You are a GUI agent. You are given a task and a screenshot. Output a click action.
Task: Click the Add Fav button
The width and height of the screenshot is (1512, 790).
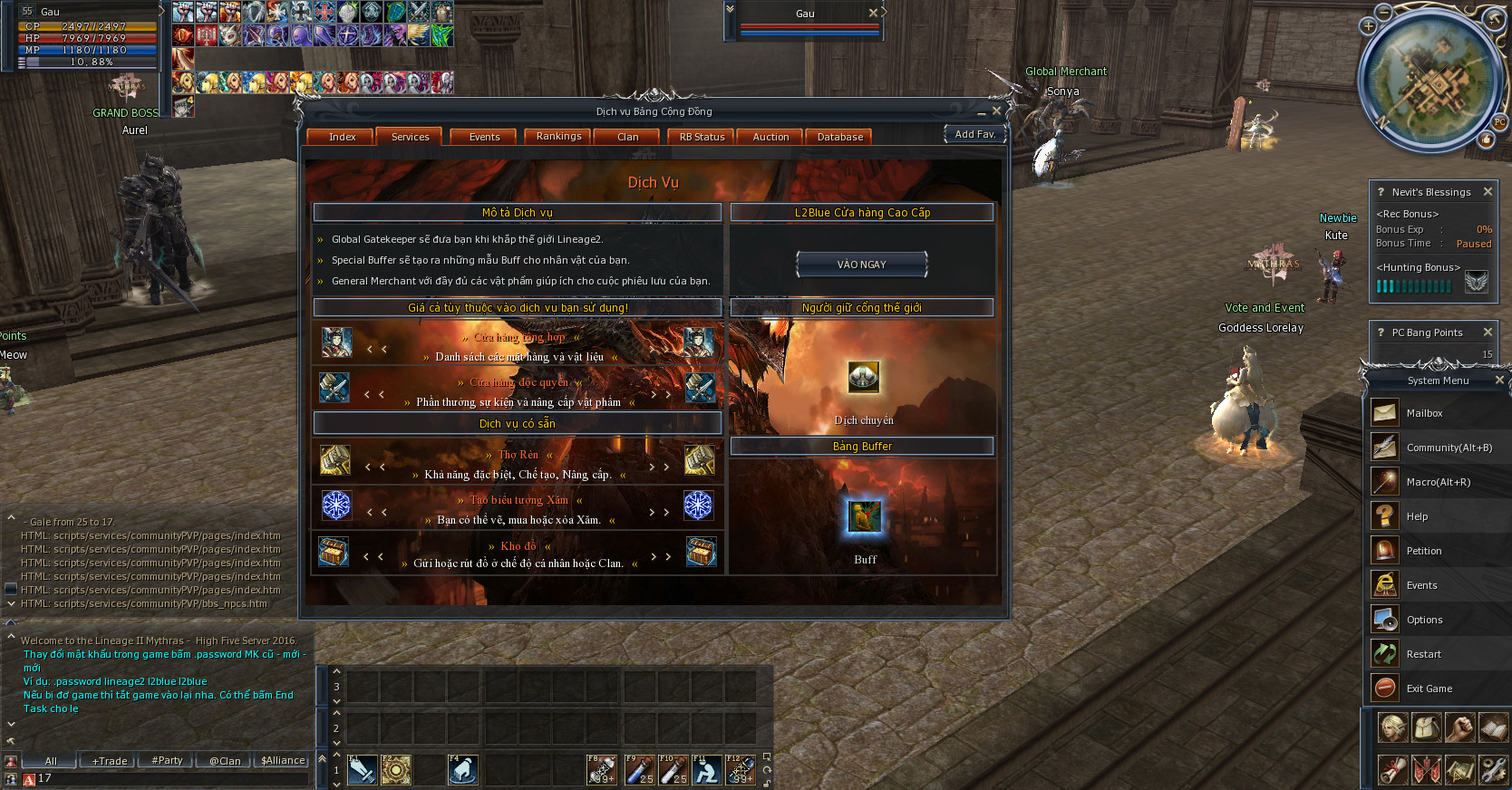(974, 132)
